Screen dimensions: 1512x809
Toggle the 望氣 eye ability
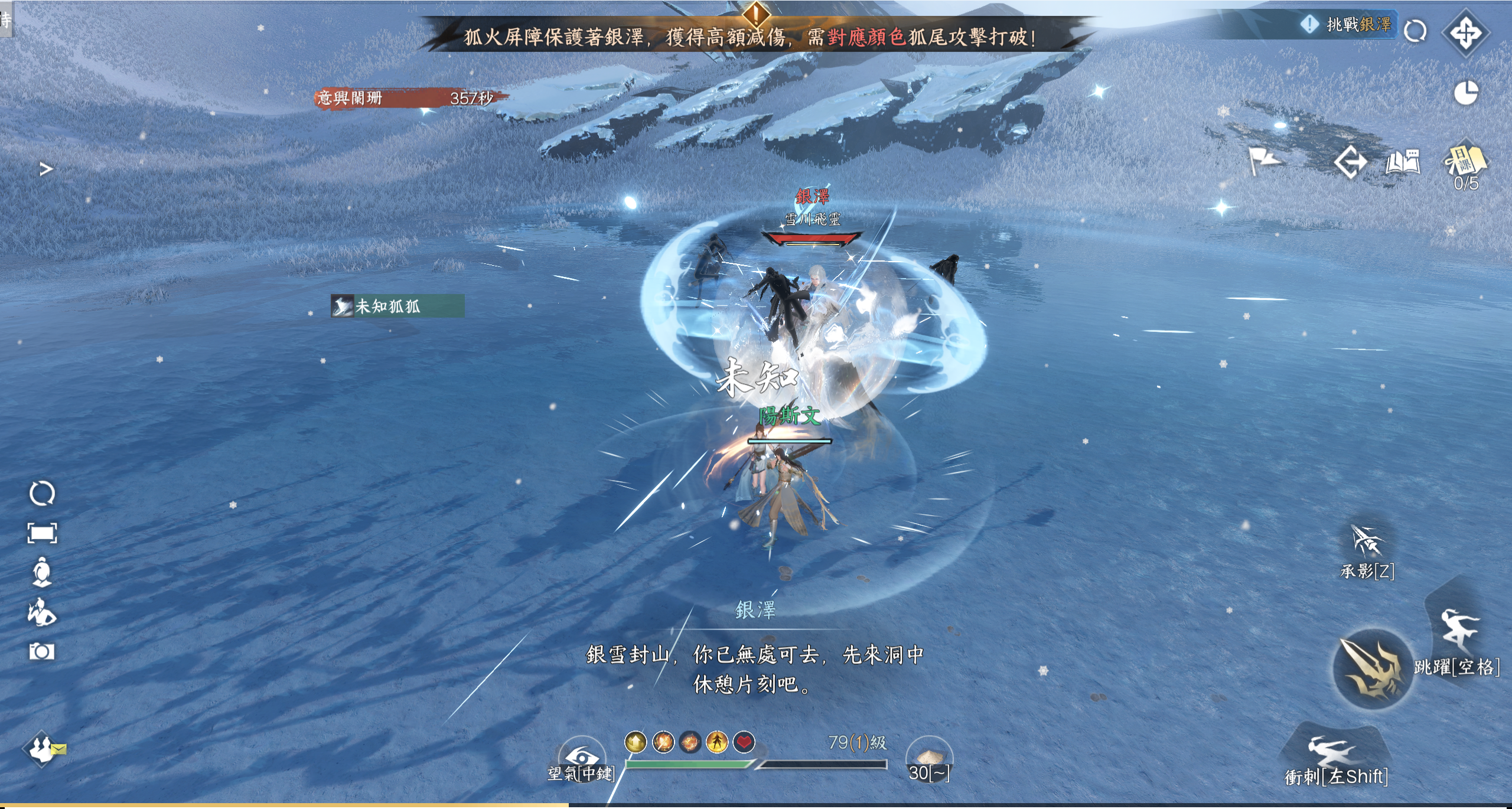[582, 758]
